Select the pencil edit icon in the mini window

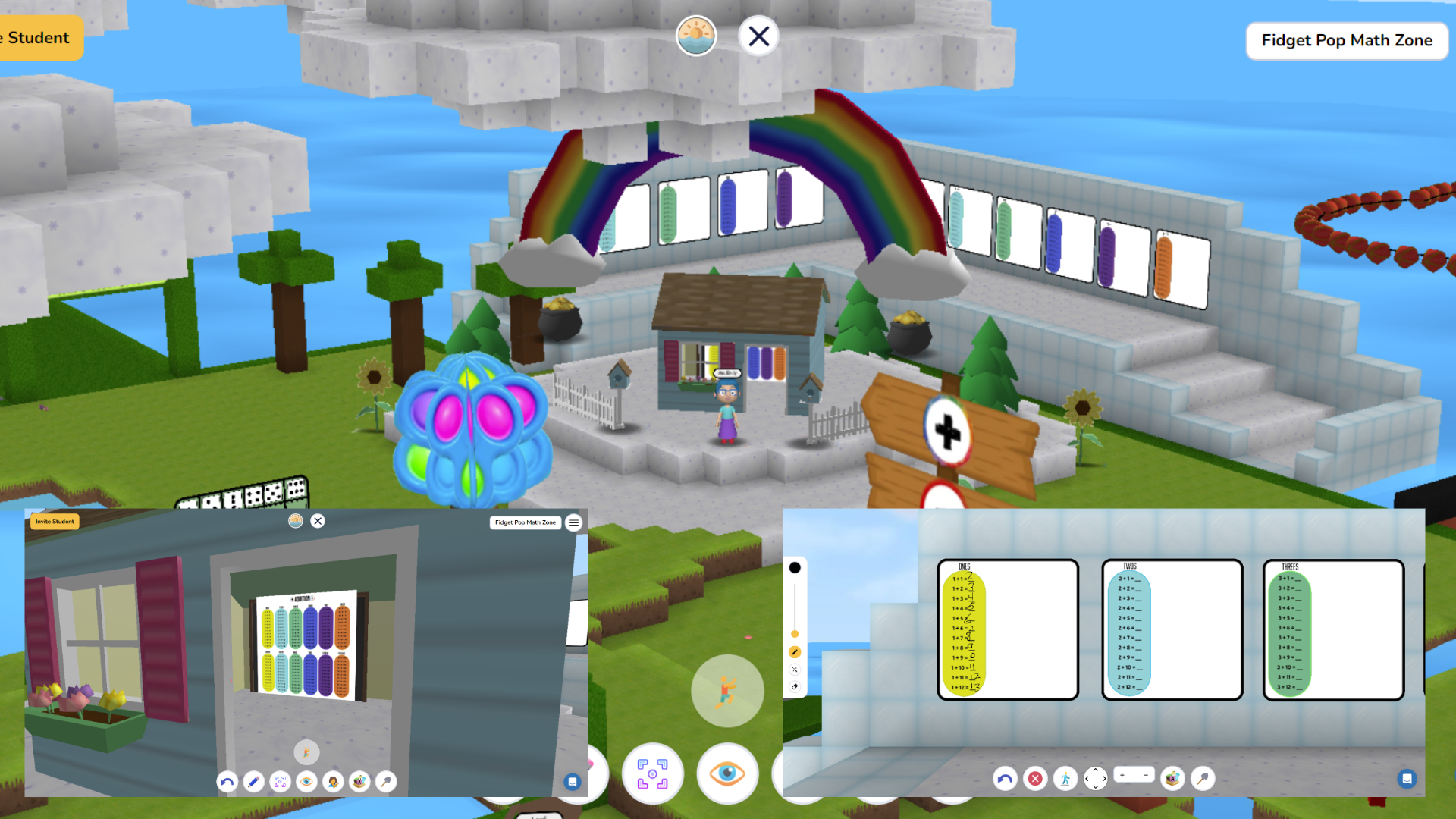(254, 781)
